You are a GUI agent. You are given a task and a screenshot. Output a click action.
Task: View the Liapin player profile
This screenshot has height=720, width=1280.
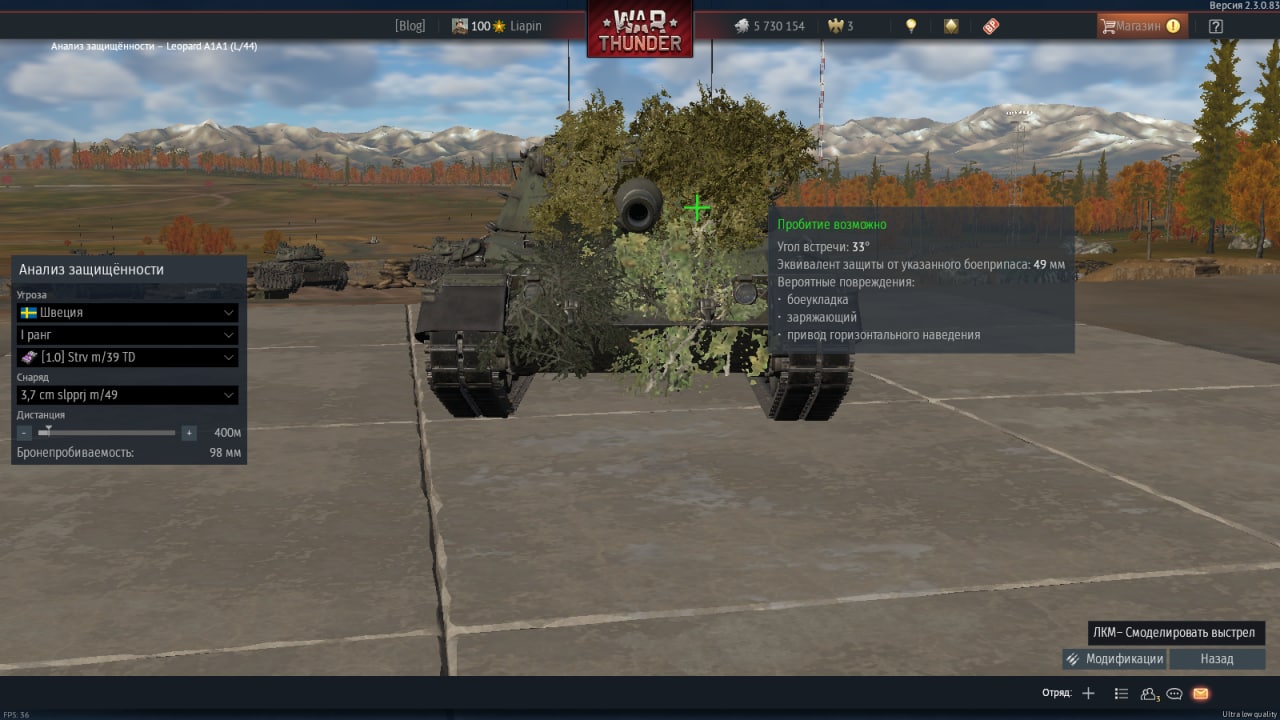tap(525, 26)
